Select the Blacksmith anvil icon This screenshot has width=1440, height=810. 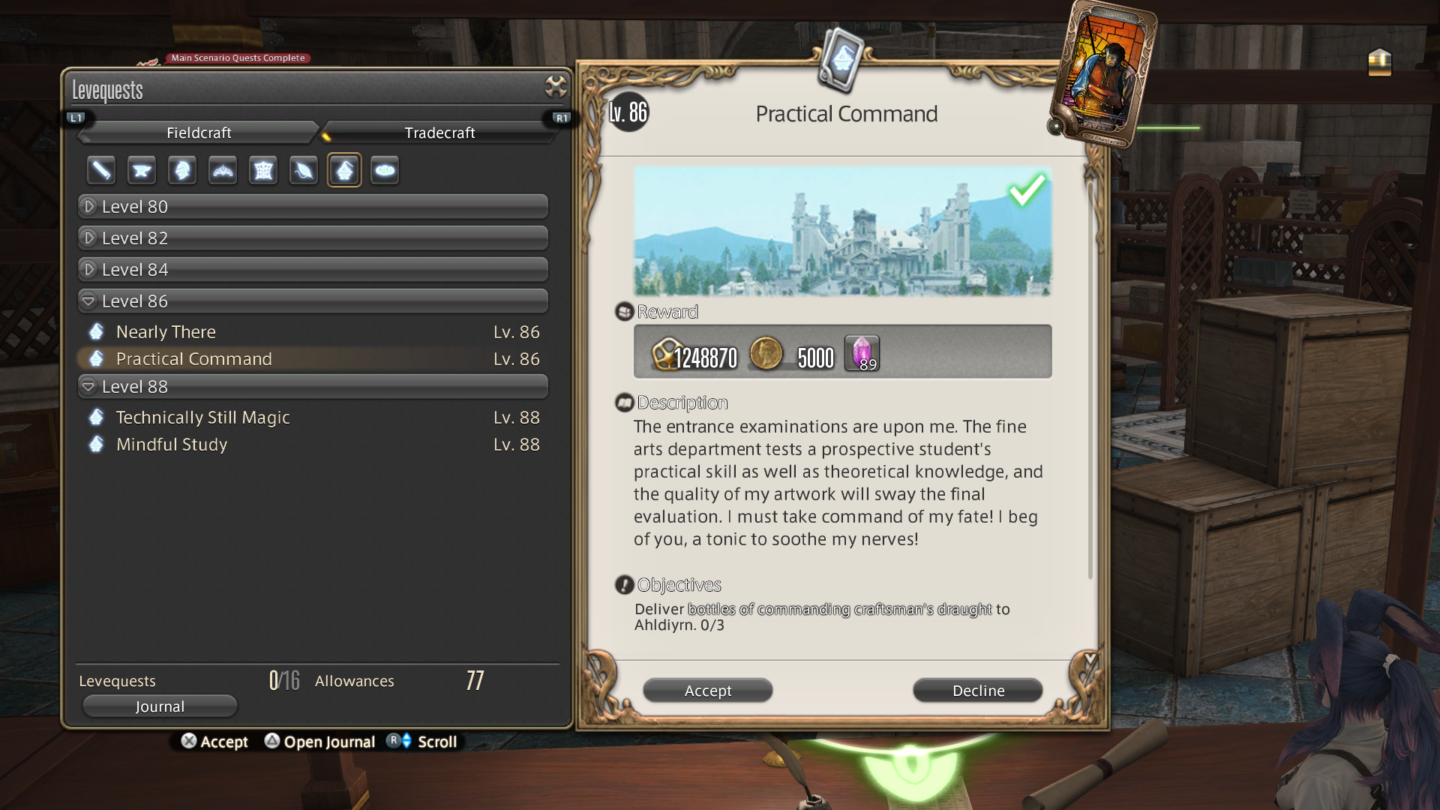141,170
